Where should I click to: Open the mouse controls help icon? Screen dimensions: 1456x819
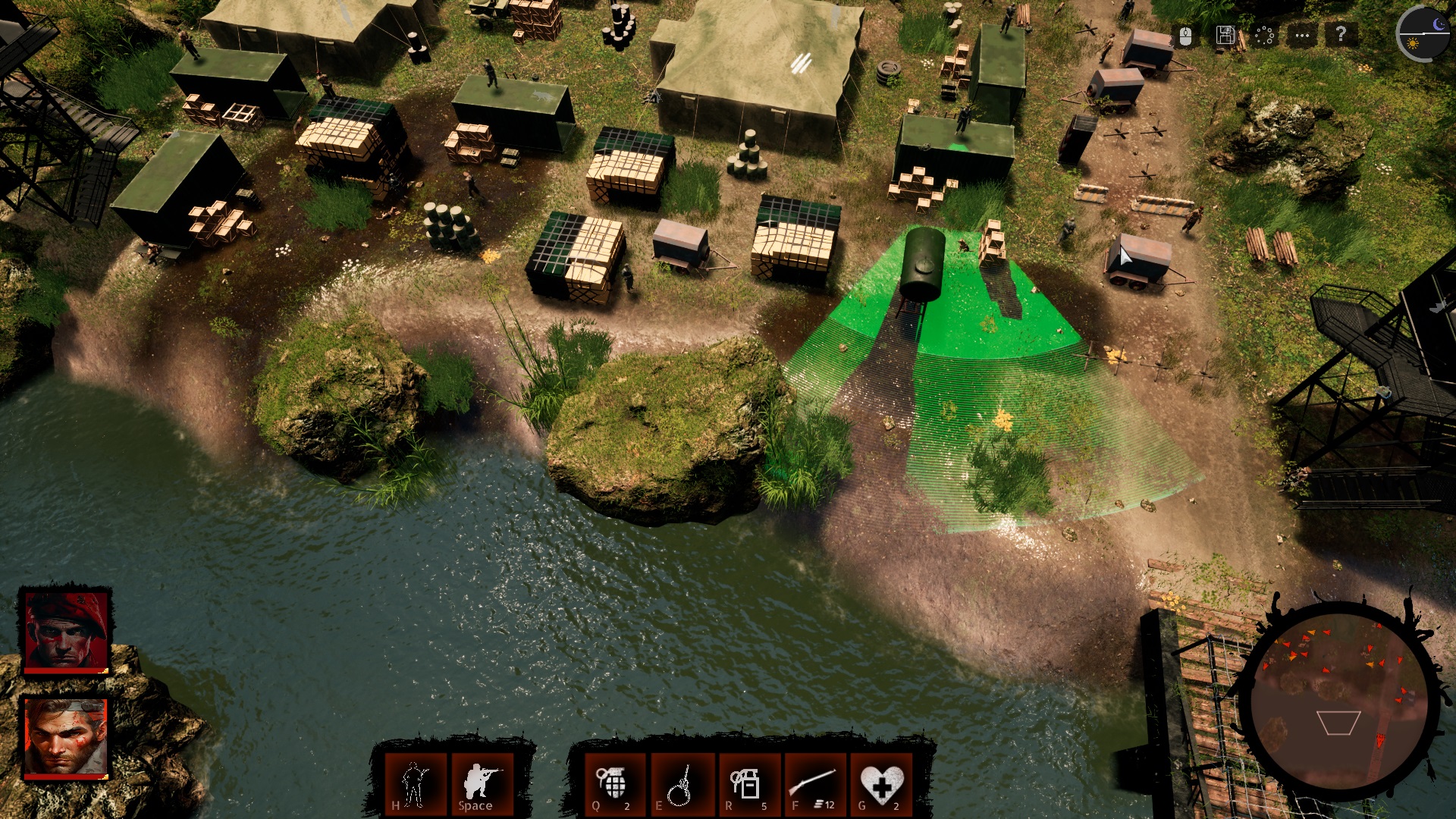click(1186, 35)
